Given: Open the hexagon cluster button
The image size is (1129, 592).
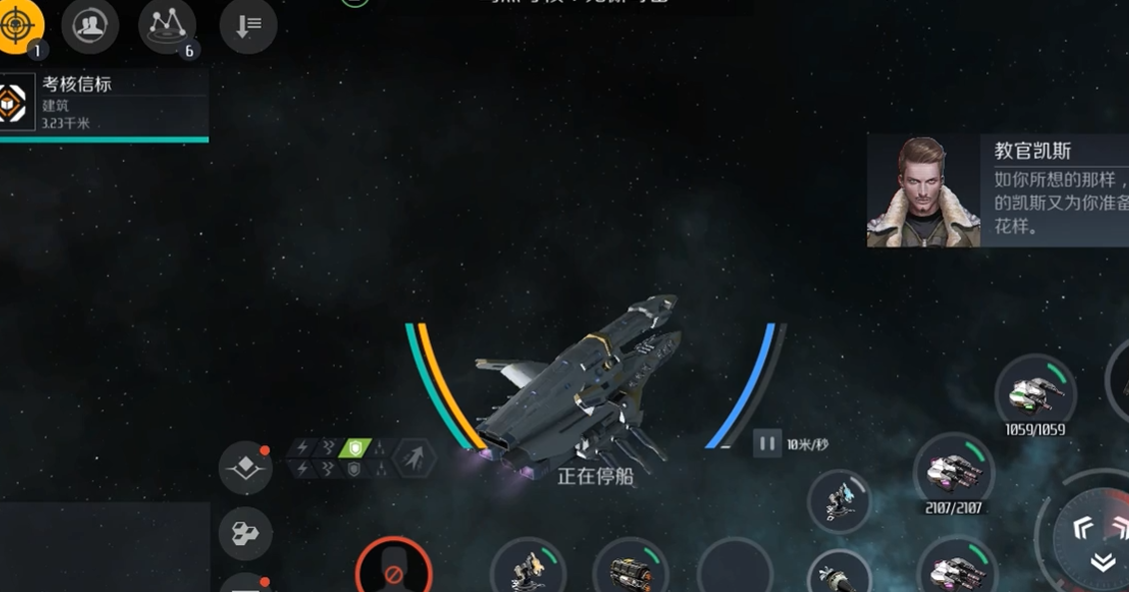Looking at the screenshot, I should point(245,533).
